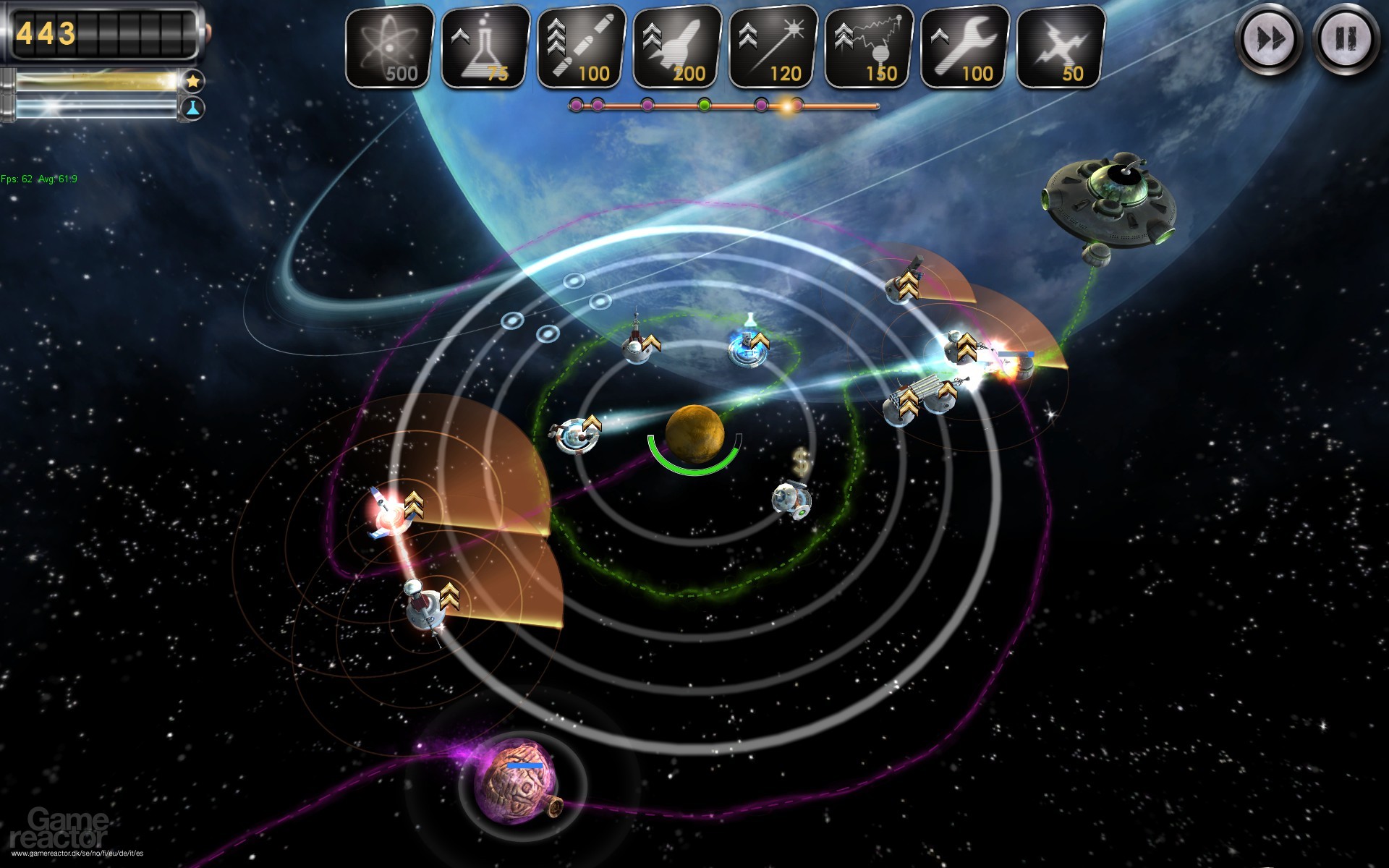This screenshot has width=1389, height=868.
Task: Click the green marker on the wave timeline
Action: (704, 106)
